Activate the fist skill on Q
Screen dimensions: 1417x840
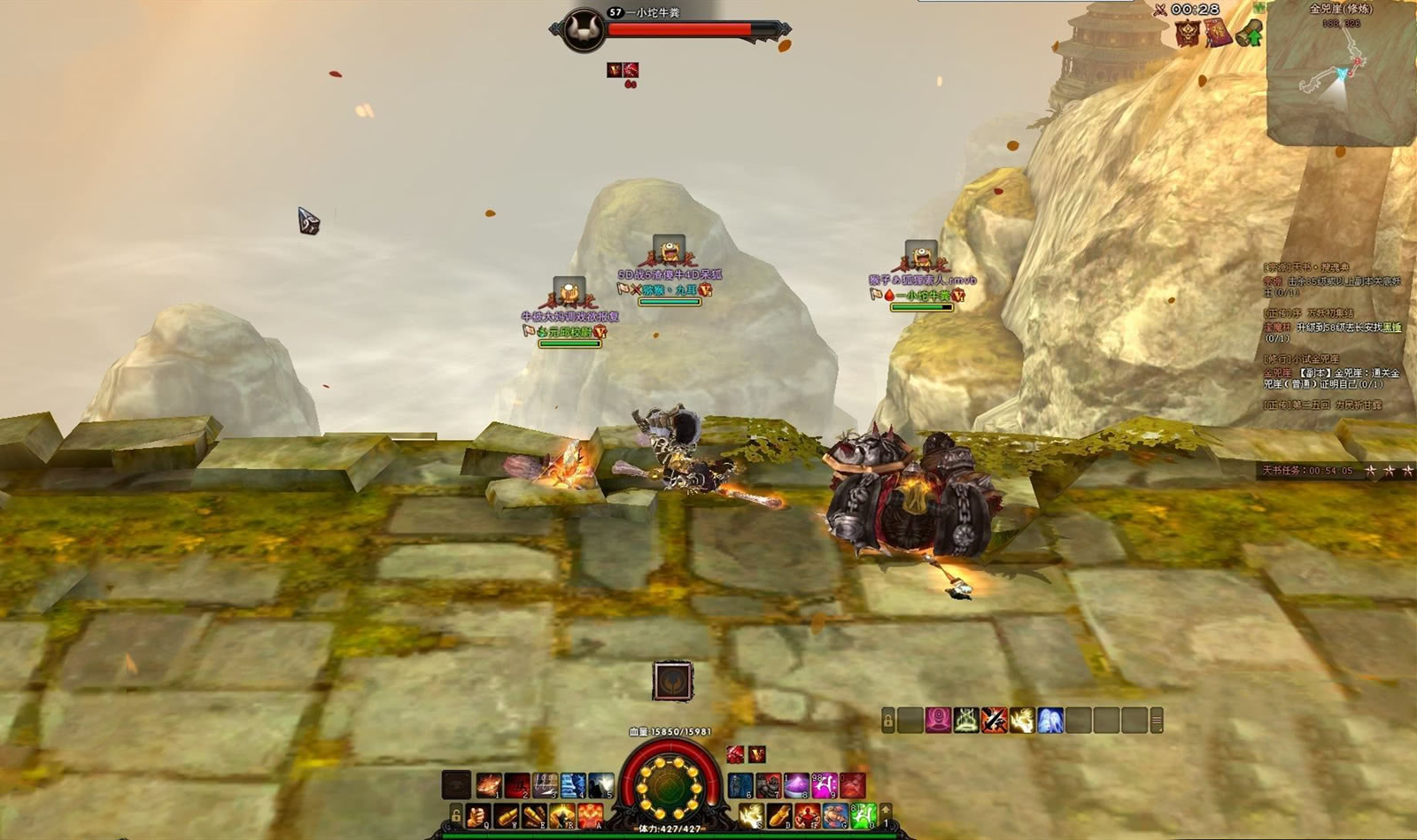click(478, 815)
